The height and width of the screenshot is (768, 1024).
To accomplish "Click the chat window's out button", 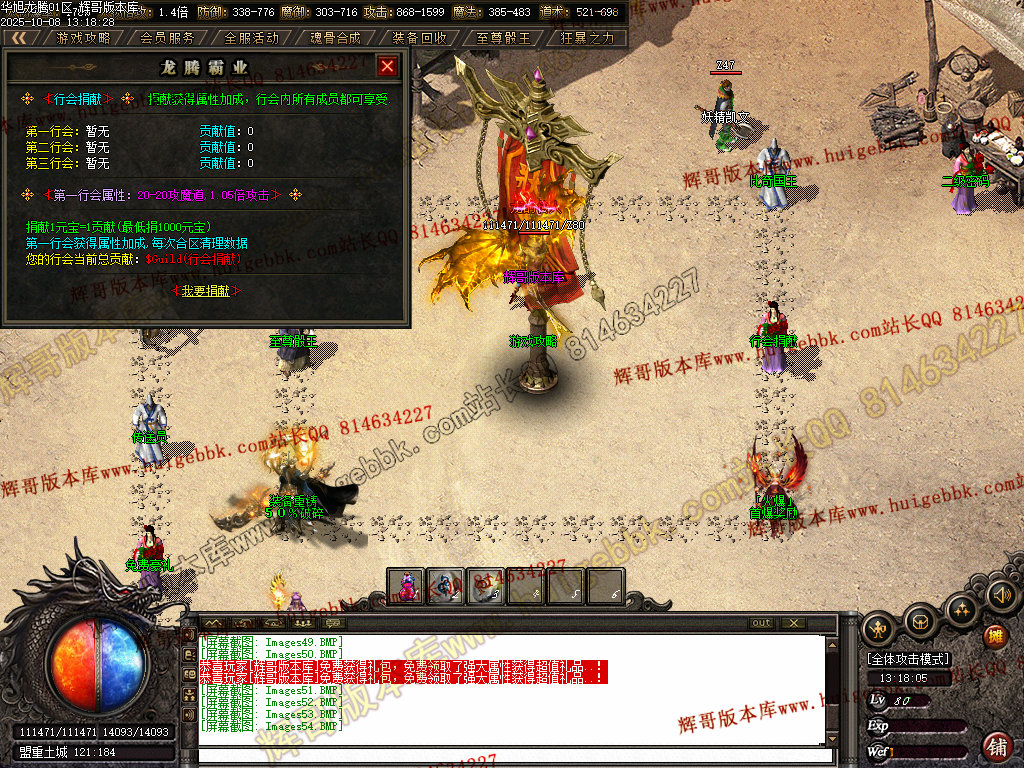I will (762, 623).
